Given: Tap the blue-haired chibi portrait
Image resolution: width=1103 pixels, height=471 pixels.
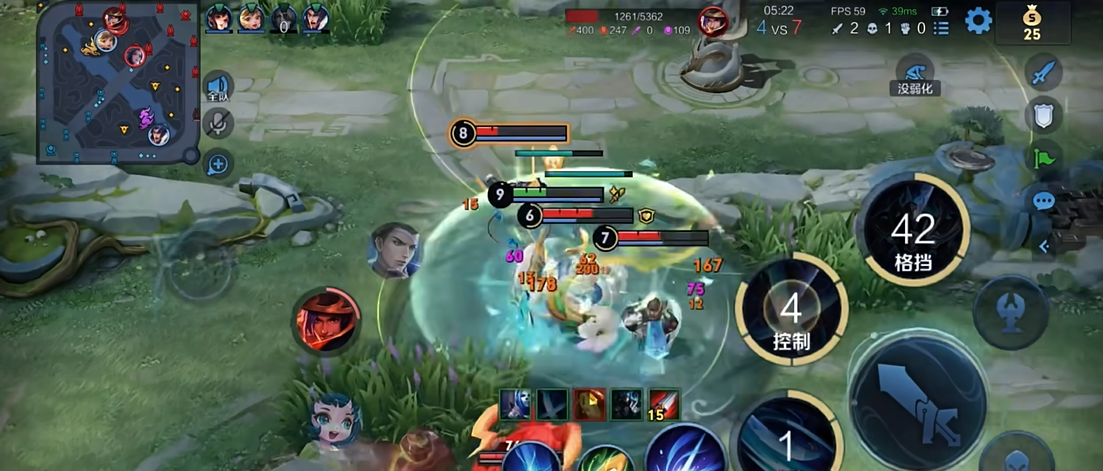Looking at the screenshot, I should coord(334,421).
